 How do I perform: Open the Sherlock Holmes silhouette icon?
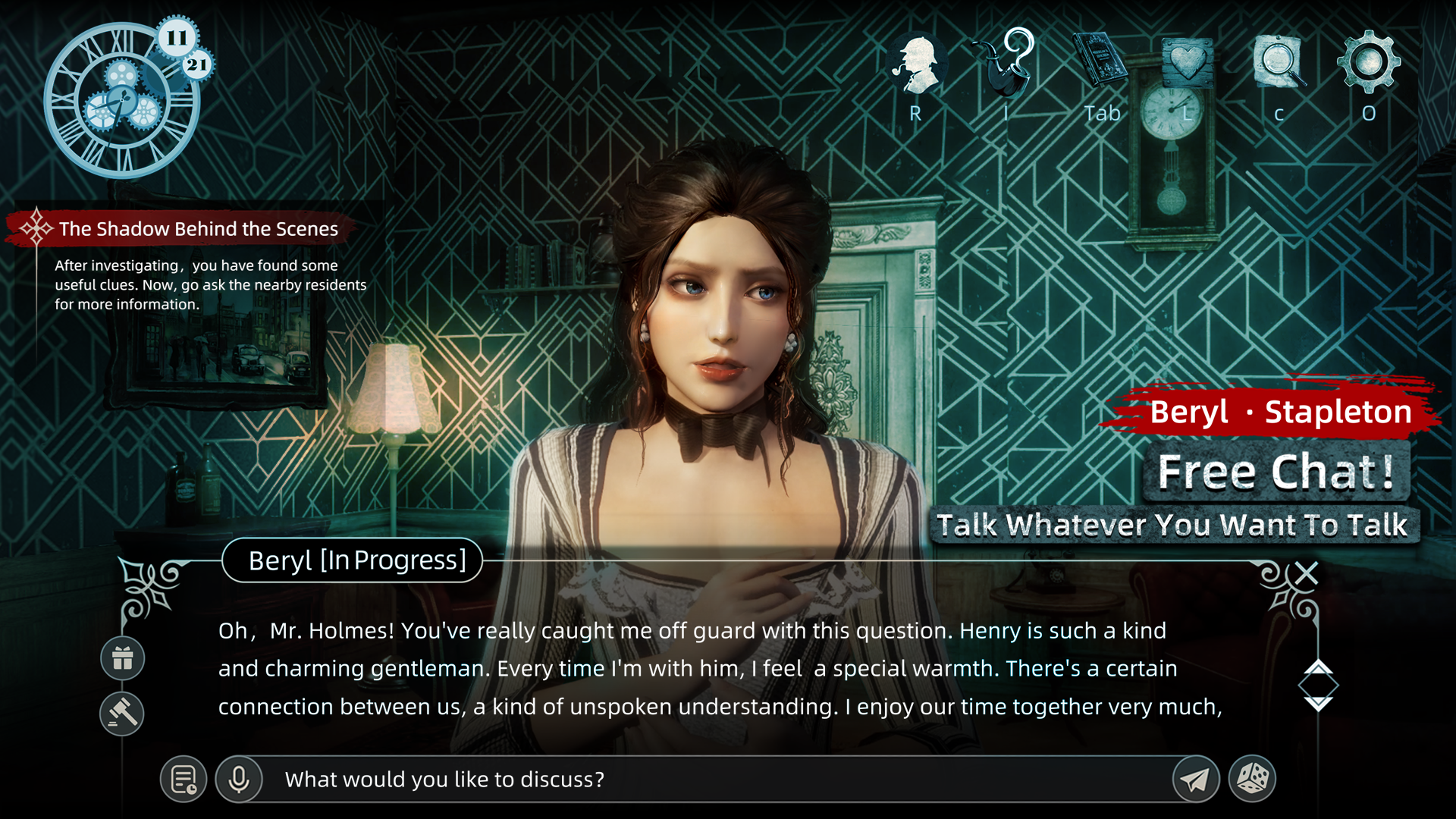click(917, 65)
